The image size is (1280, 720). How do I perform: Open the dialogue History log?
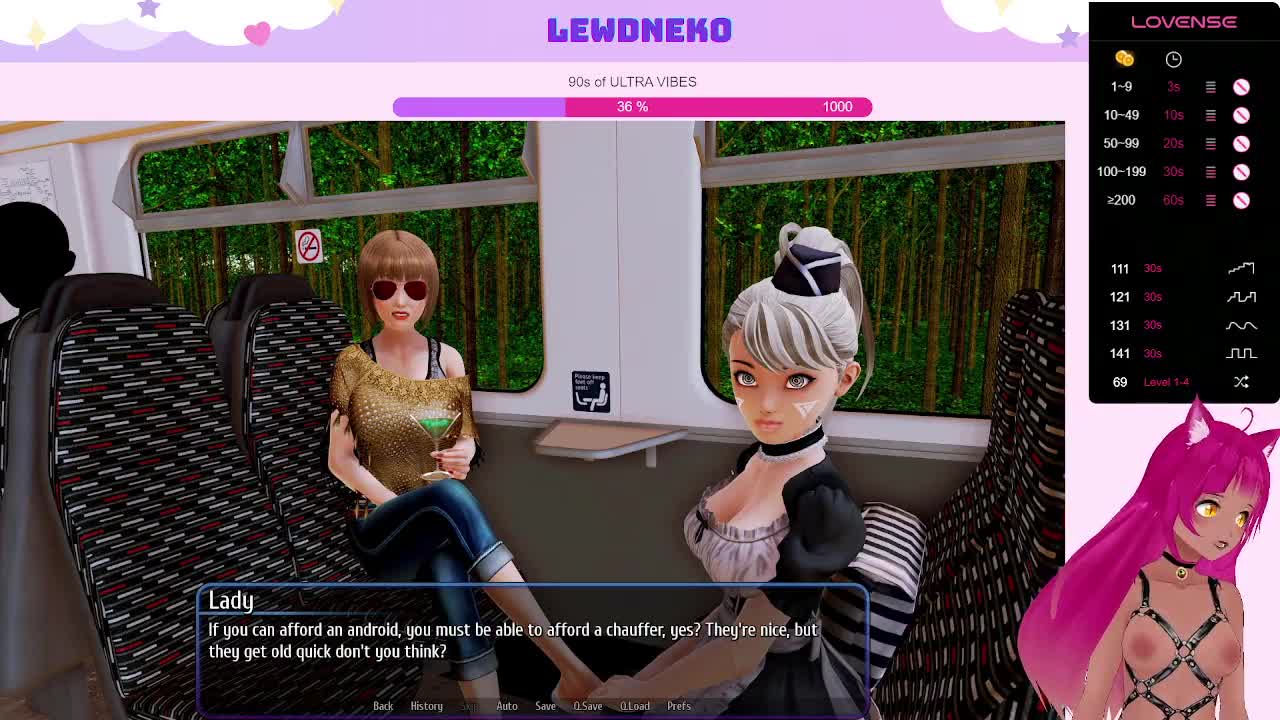426,706
